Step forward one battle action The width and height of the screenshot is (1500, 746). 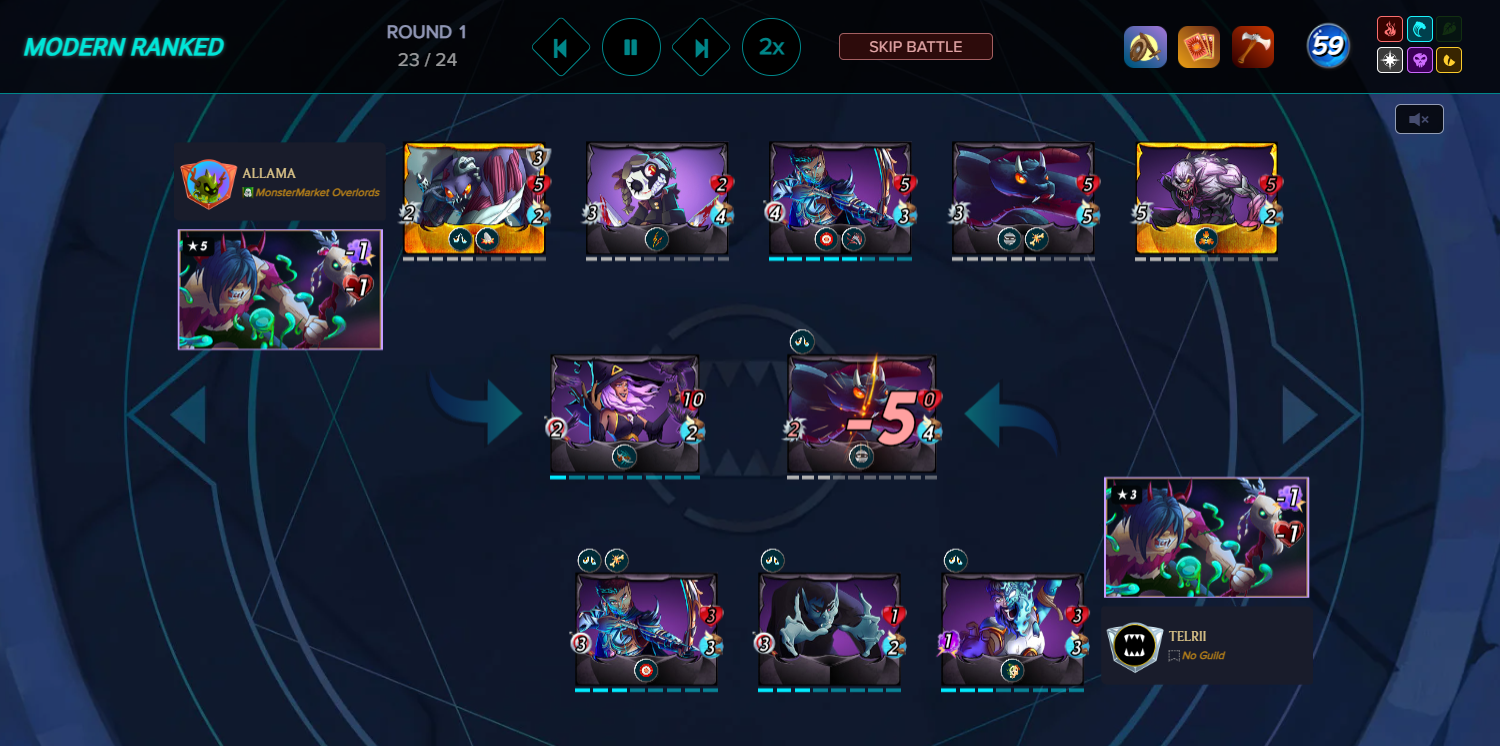[x=701, y=46]
